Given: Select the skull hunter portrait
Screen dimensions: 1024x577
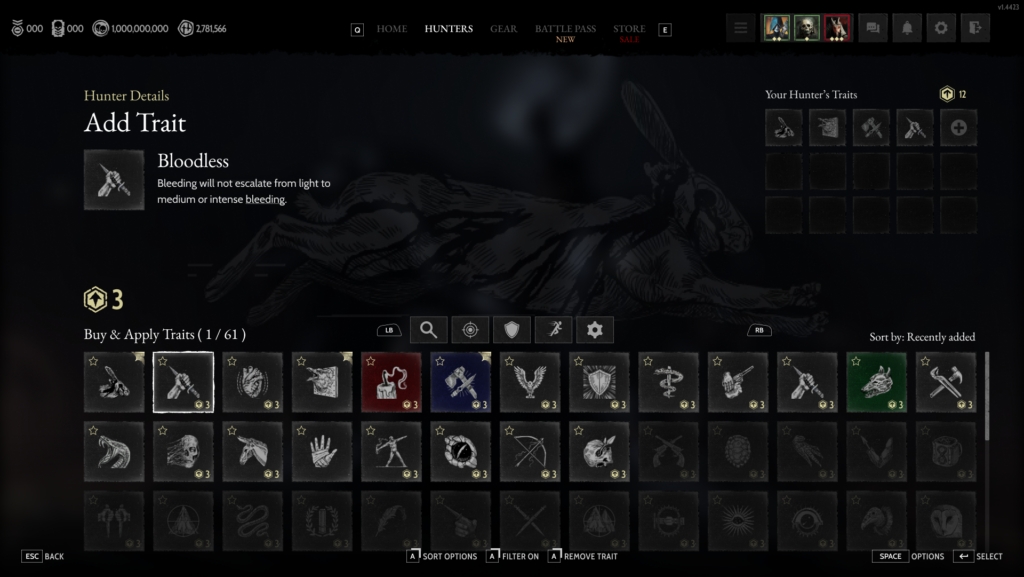Looking at the screenshot, I should click(x=806, y=28).
